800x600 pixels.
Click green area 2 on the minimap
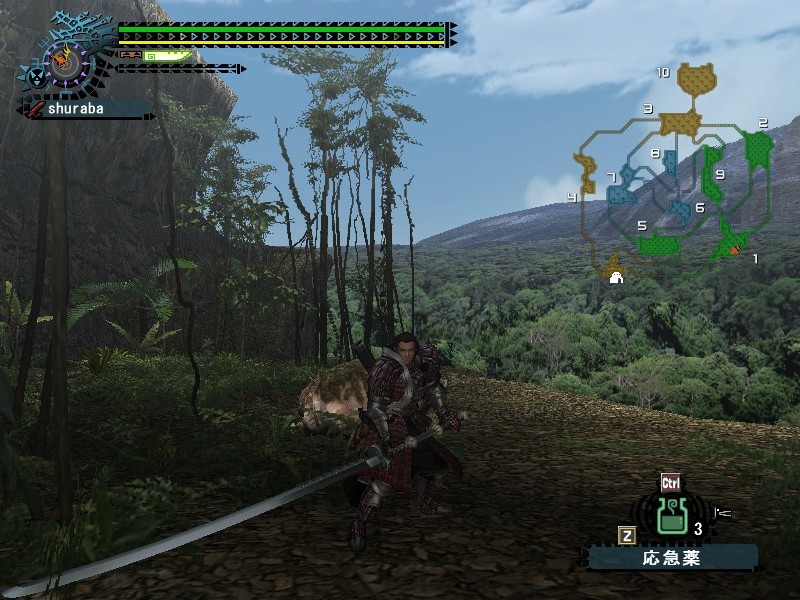[x=759, y=150]
